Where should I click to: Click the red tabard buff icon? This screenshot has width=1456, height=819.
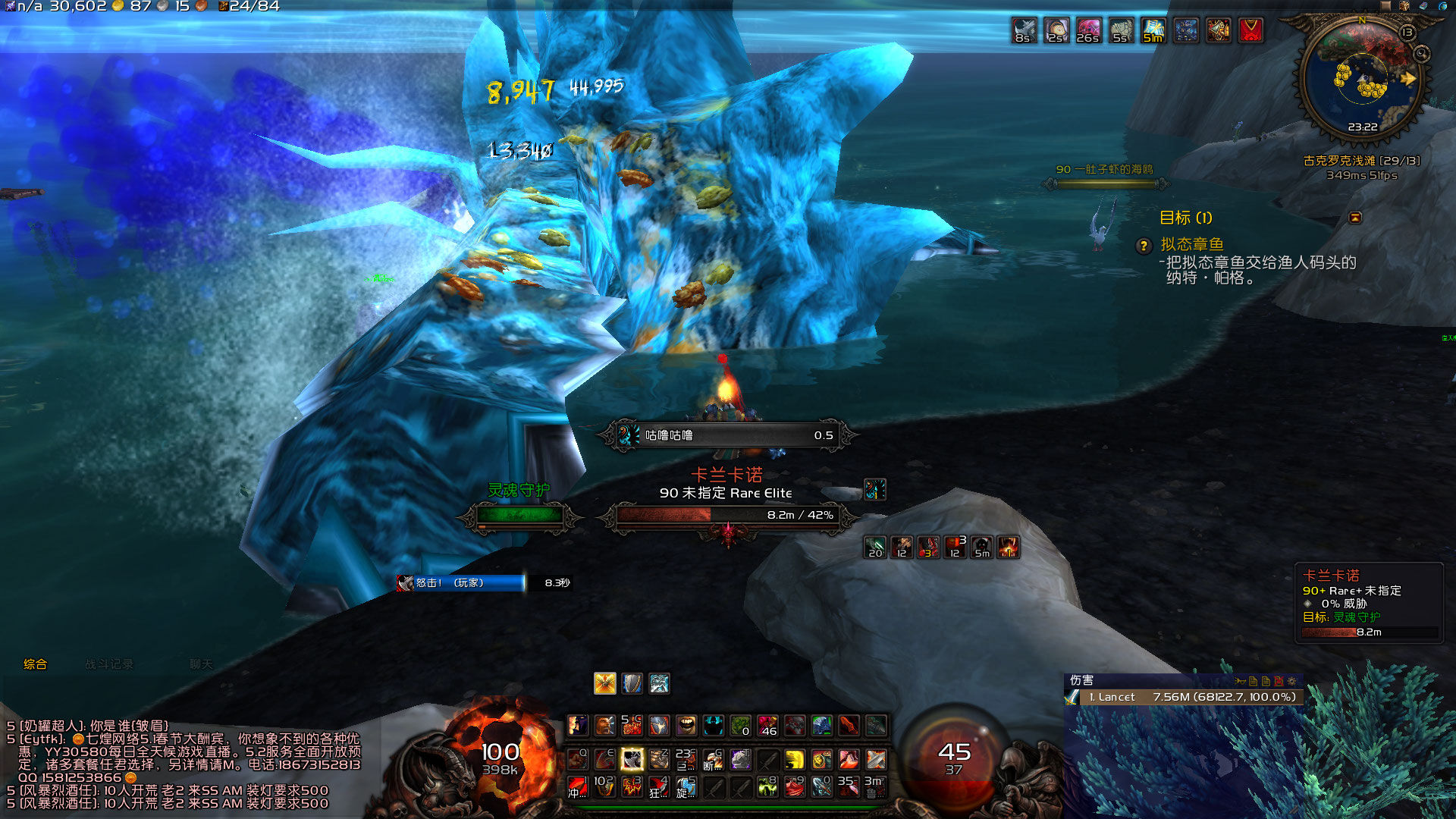(1250, 30)
